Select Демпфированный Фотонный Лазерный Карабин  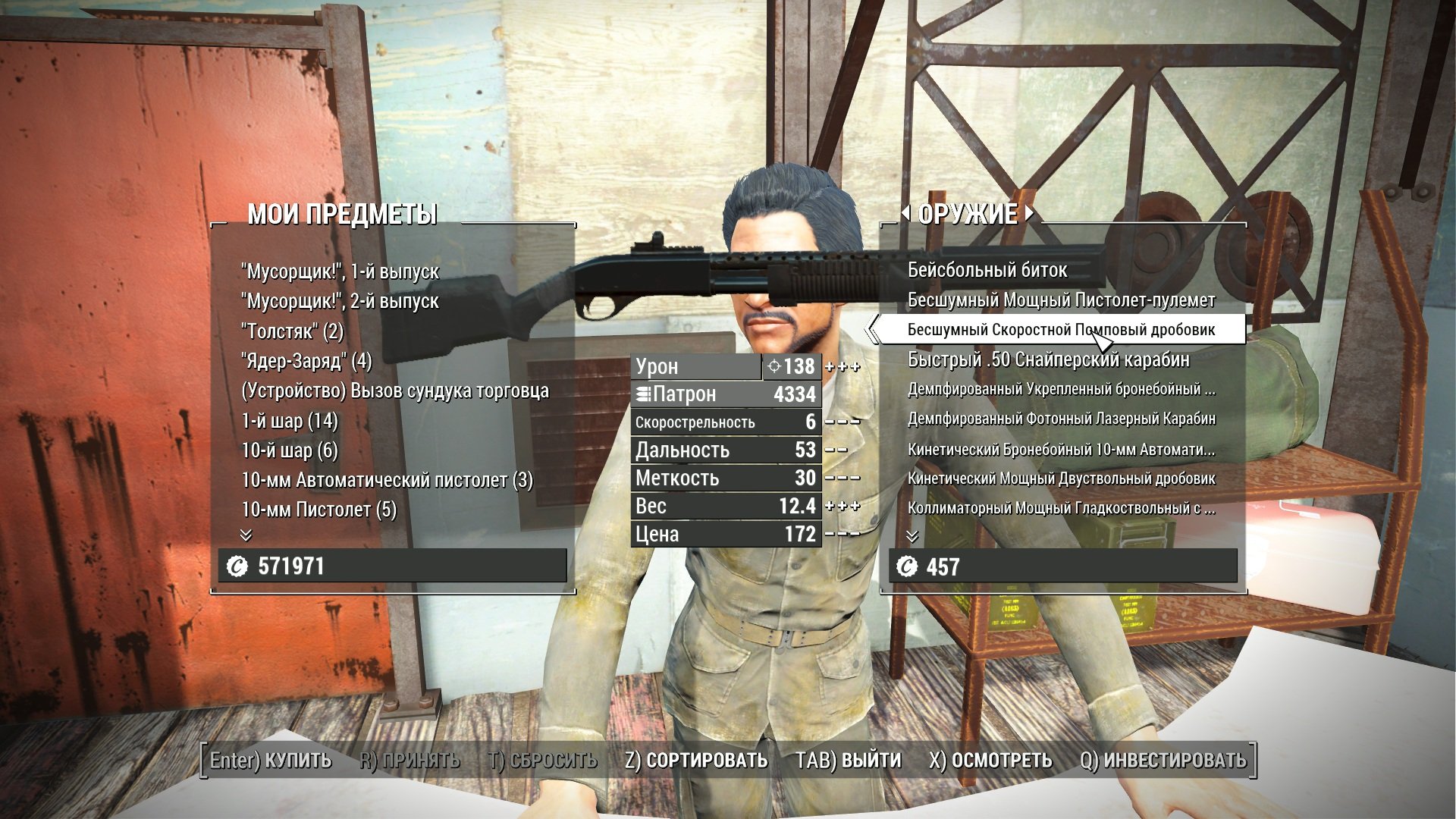(x=1061, y=419)
